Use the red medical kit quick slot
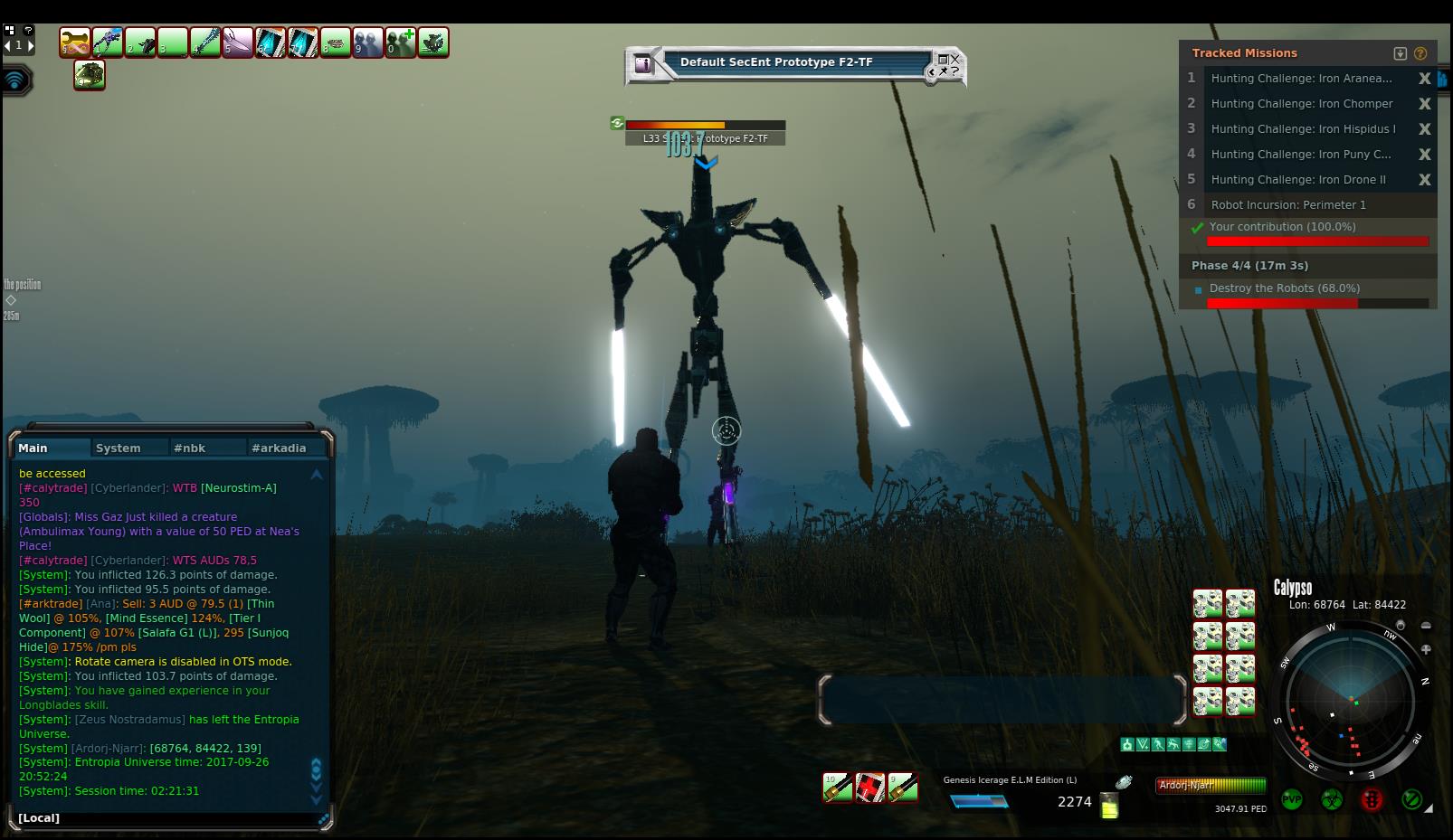Screen dimensions: 1453x840 coord(870,788)
